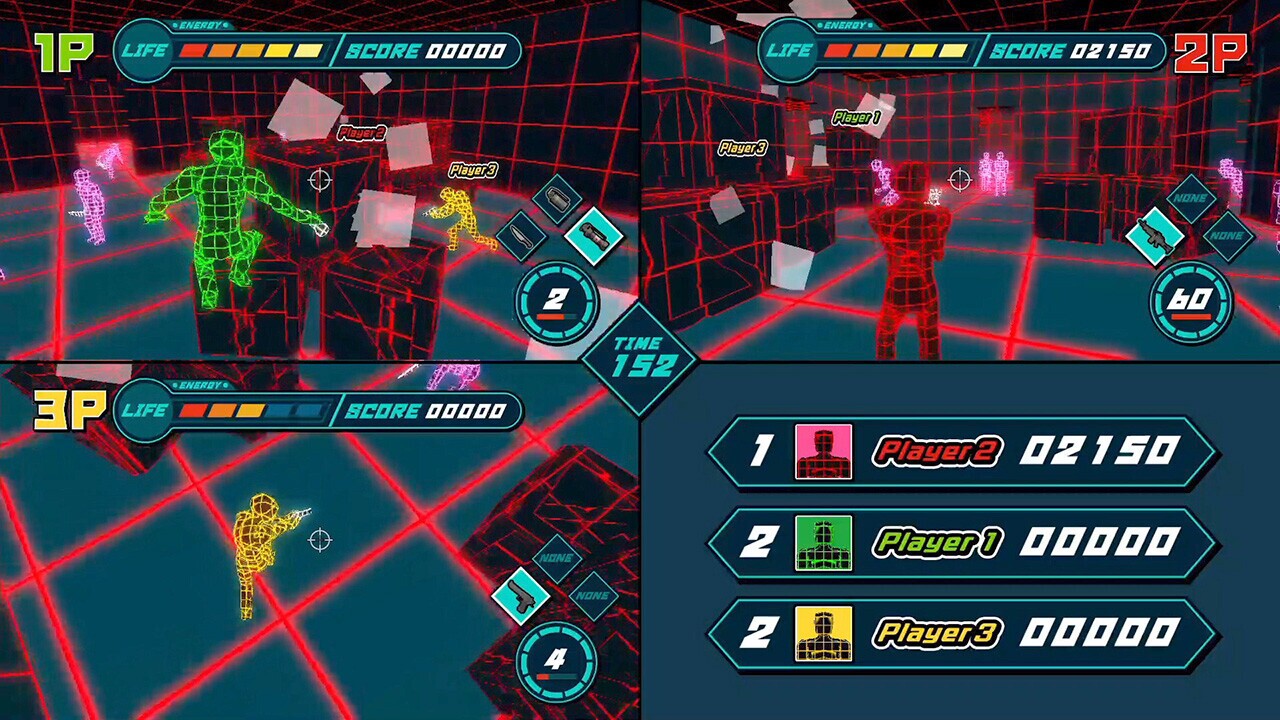Select the rifle weapon icon in Player 2's HUD

pos(1153,237)
